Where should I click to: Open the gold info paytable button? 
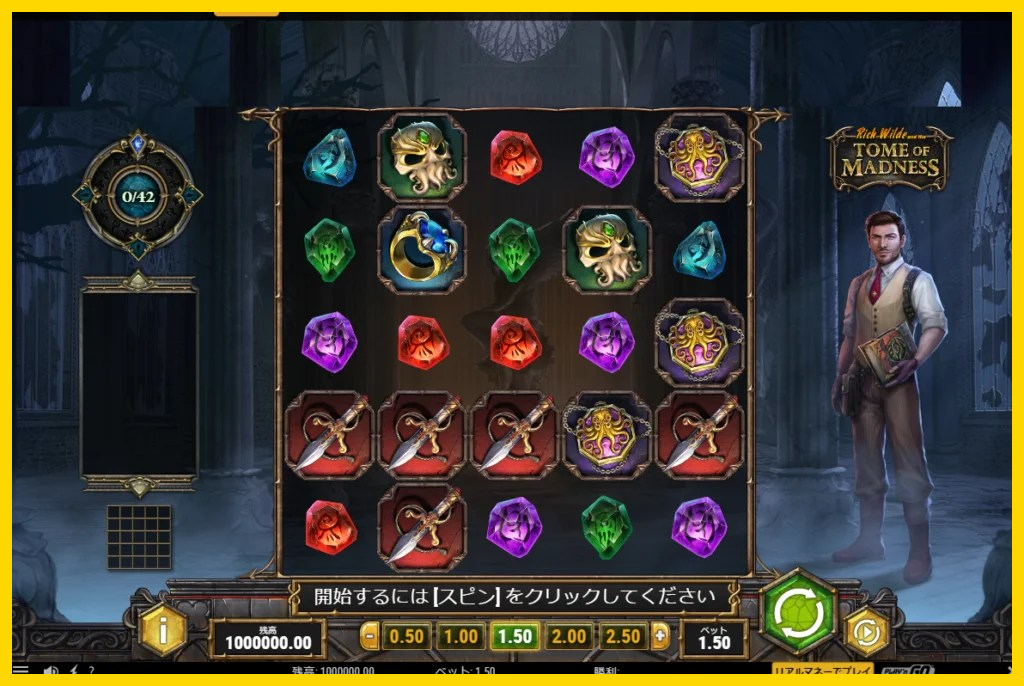tap(163, 630)
